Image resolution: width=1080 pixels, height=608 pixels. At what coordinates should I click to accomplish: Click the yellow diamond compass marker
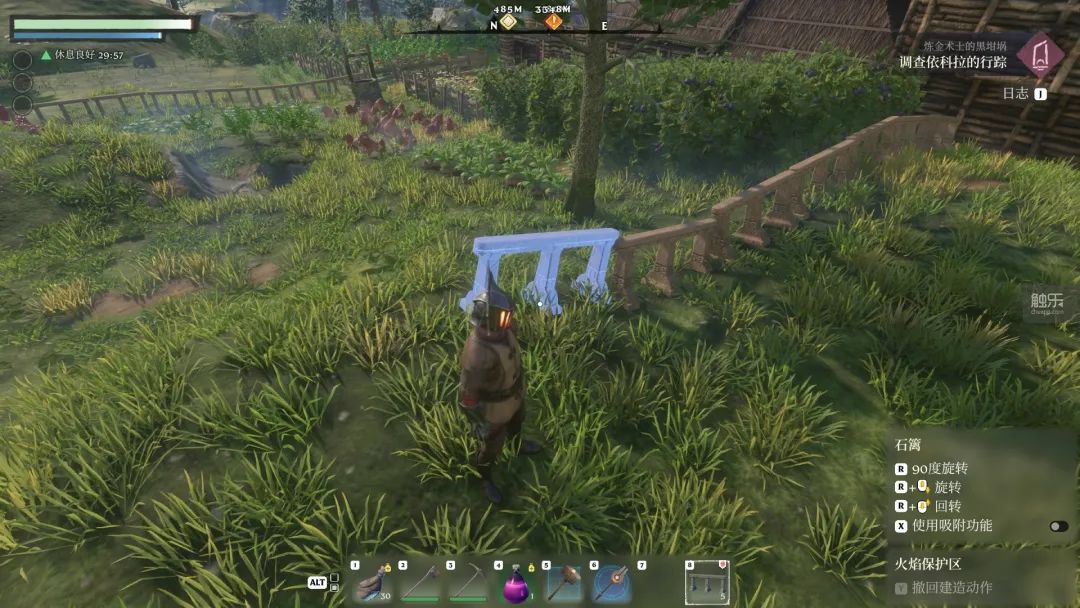click(x=509, y=21)
